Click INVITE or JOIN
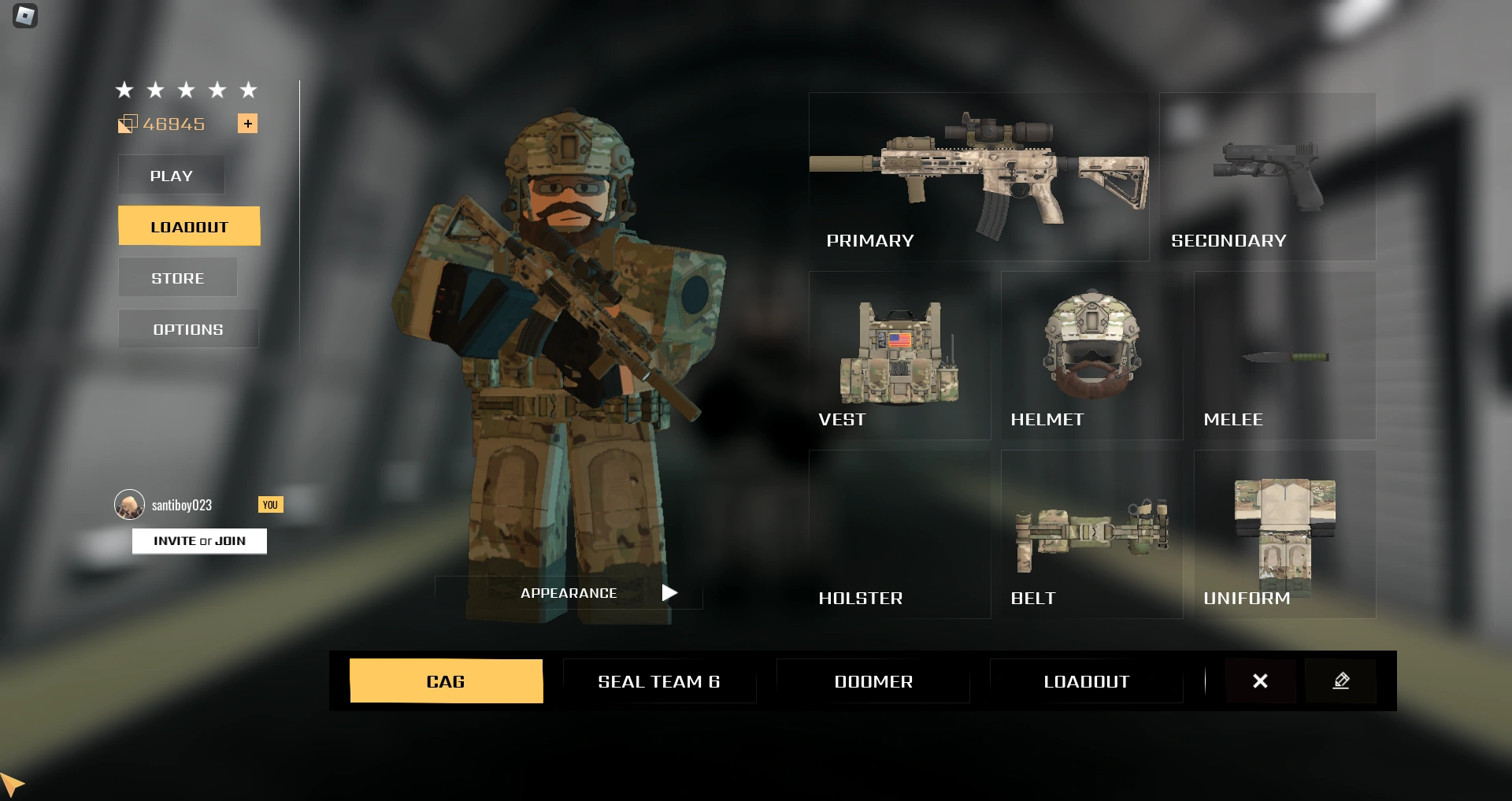The width and height of the screenshot is (1512, 801). pyautogui.click(x=199, y=541)
